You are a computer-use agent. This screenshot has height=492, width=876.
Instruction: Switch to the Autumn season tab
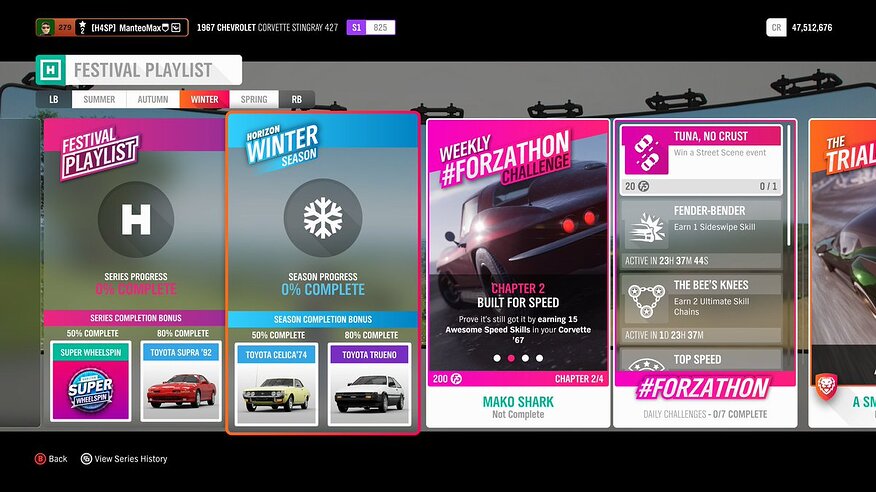coord(153,100)
